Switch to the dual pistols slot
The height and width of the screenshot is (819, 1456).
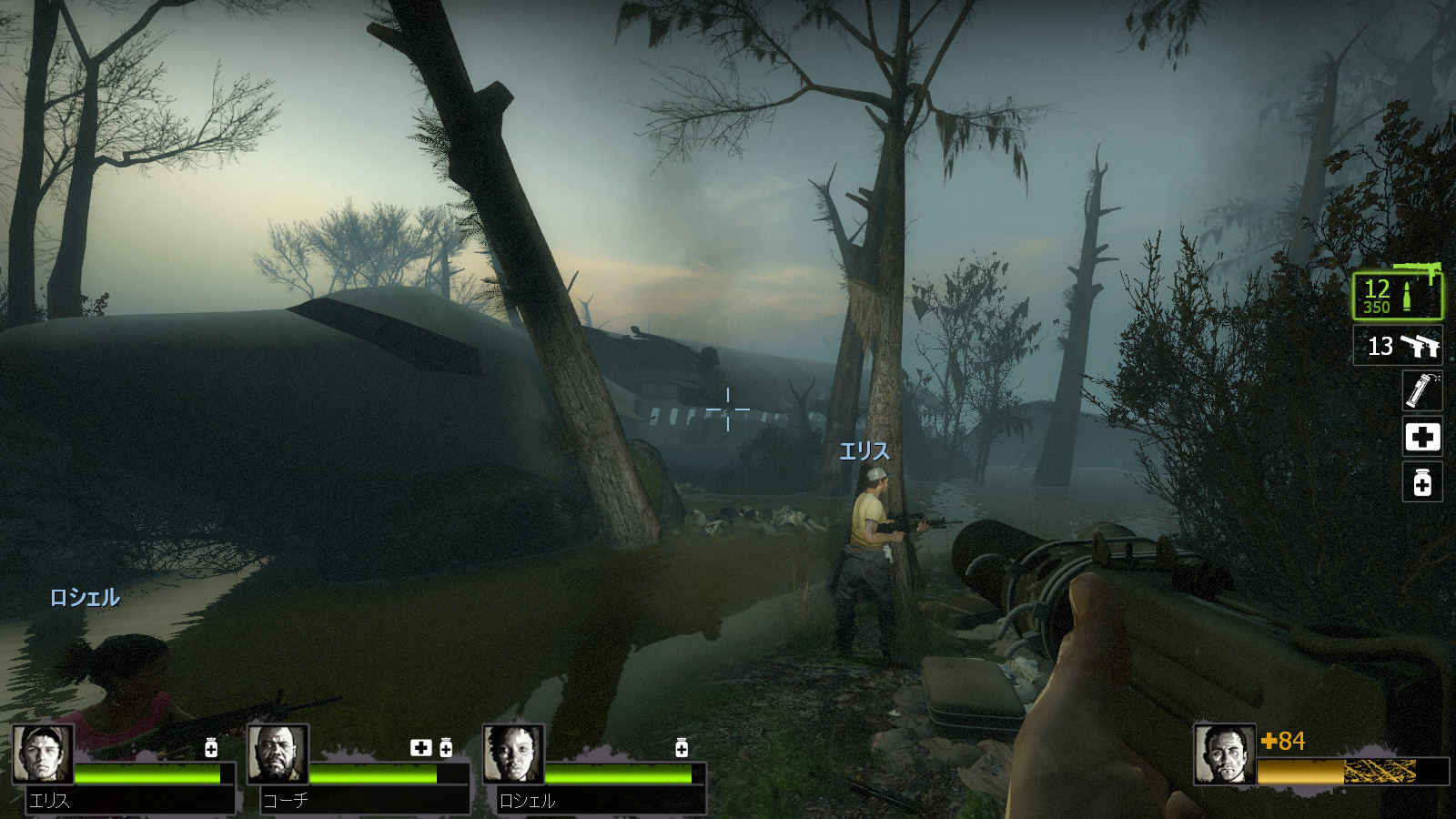tap(1397, 346)
